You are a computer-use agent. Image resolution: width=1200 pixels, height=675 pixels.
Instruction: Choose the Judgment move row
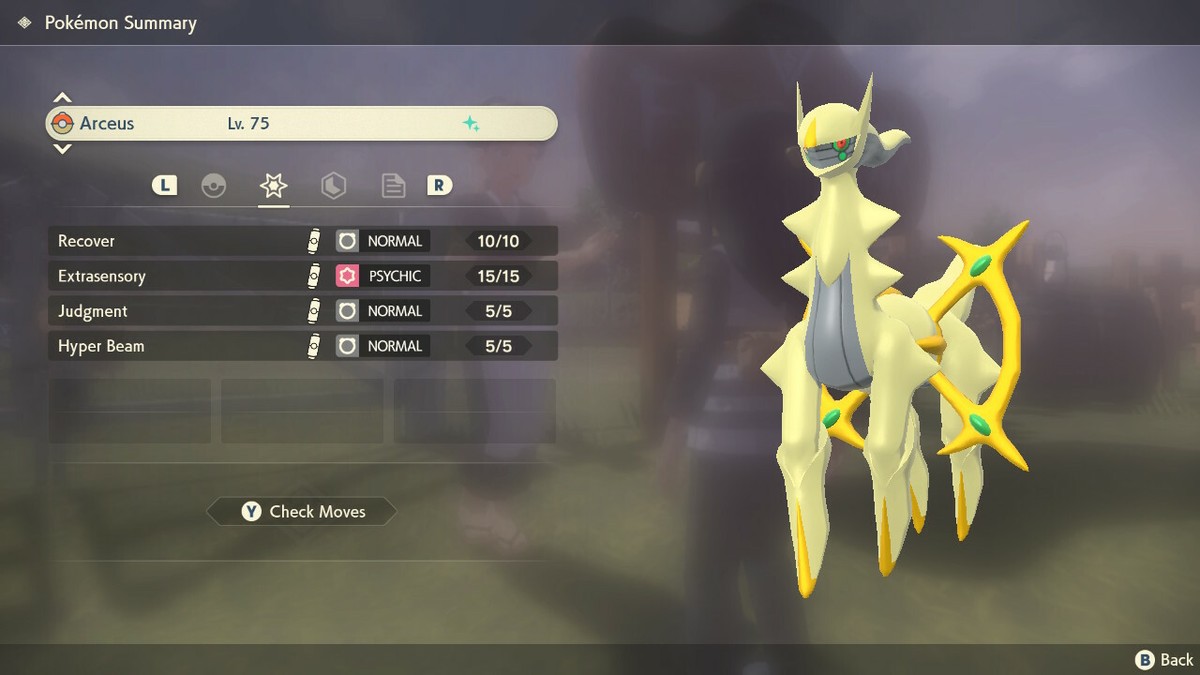pos(302,311)
